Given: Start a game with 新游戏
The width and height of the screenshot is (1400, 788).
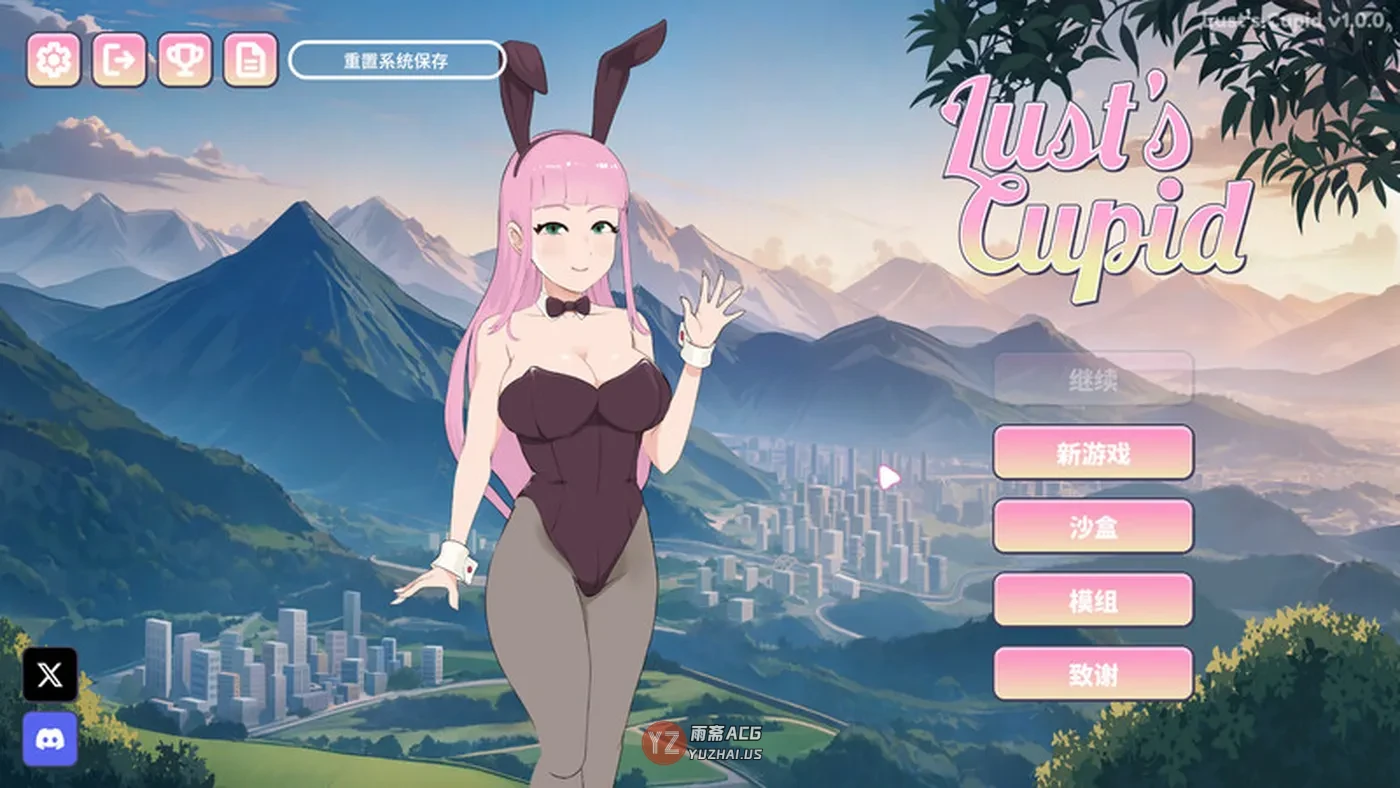Looking at the screenshot, I should point(1091,453).
